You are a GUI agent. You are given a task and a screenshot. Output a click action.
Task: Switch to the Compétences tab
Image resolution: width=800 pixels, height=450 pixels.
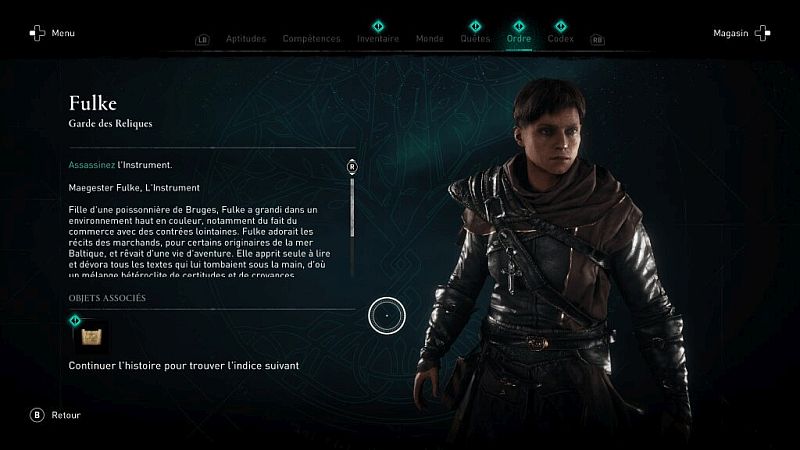[x=311, y=39]
